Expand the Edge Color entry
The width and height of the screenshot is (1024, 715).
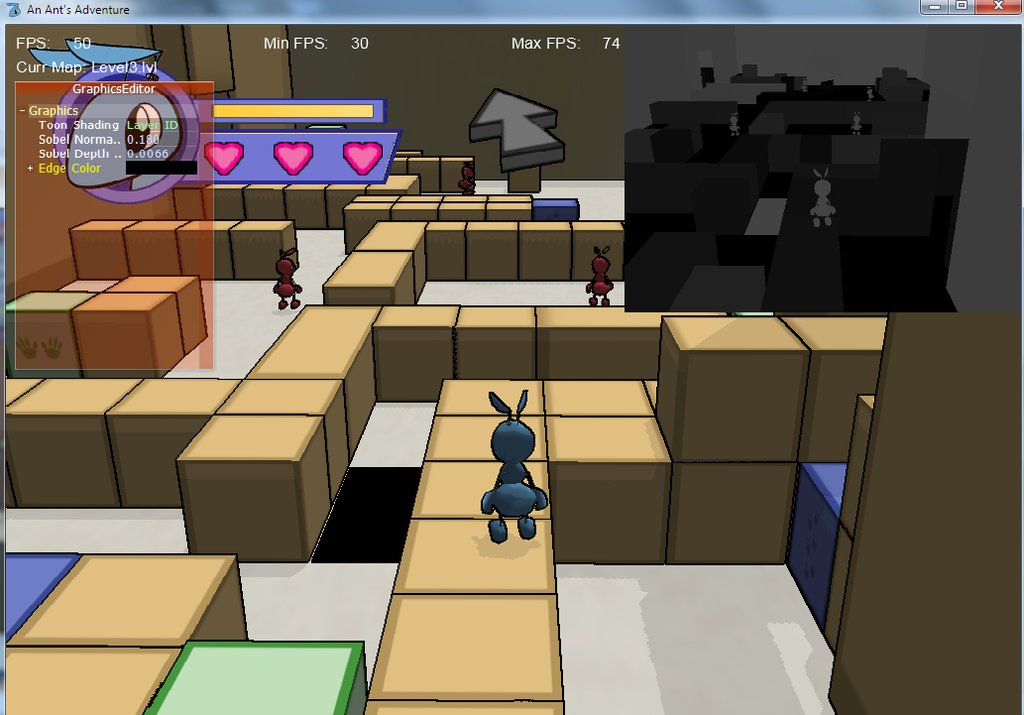(x=29, y=169)
